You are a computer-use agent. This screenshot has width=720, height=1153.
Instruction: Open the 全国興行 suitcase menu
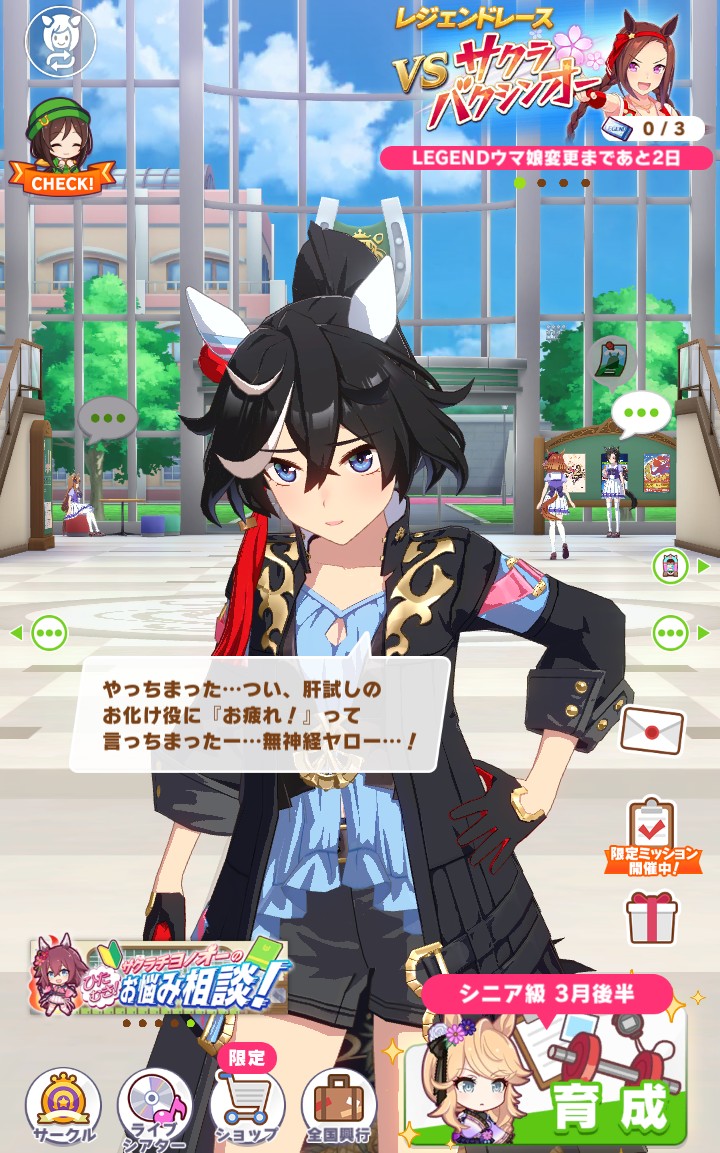tap(339, 1106)
